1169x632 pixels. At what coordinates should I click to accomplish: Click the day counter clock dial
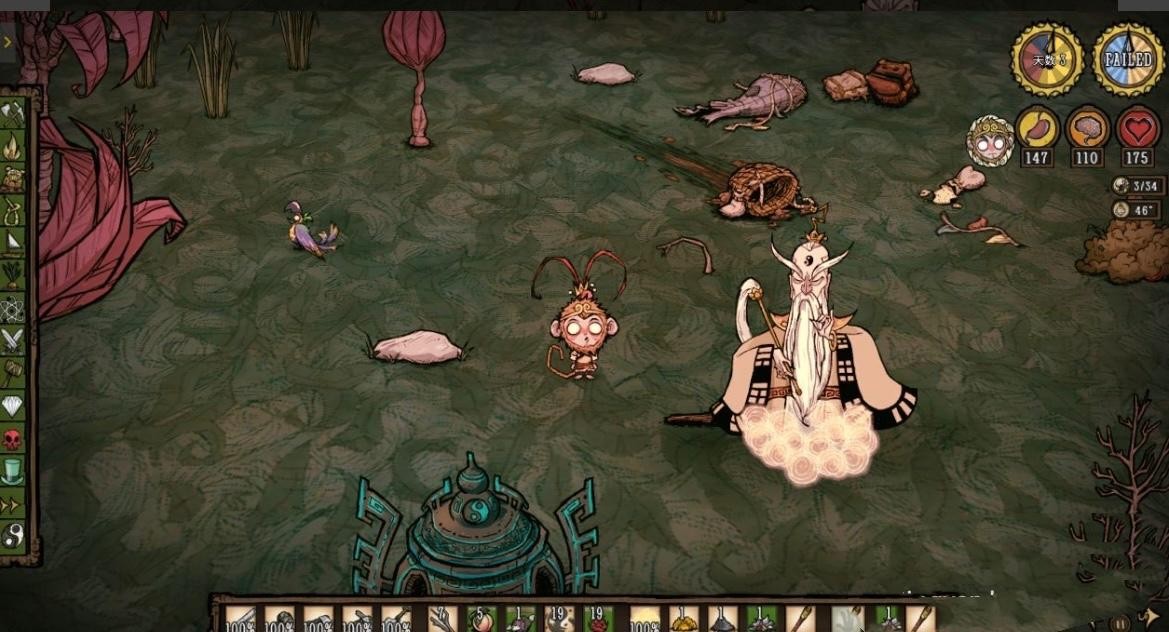tap(1047, 59)
